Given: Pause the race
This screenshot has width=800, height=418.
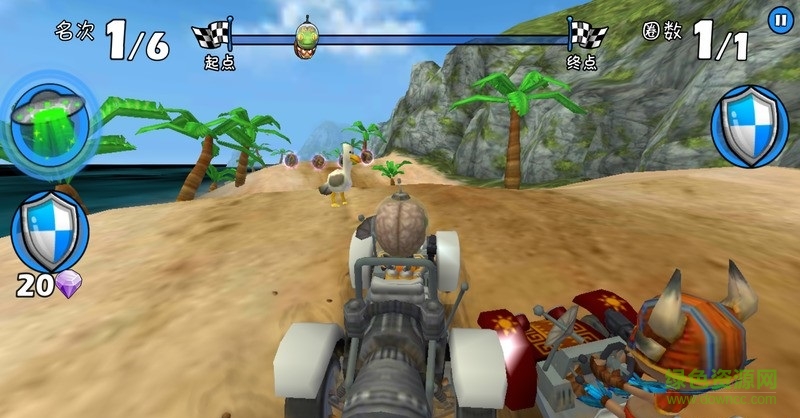Looking at the screenshot, I should pos(779,19).
